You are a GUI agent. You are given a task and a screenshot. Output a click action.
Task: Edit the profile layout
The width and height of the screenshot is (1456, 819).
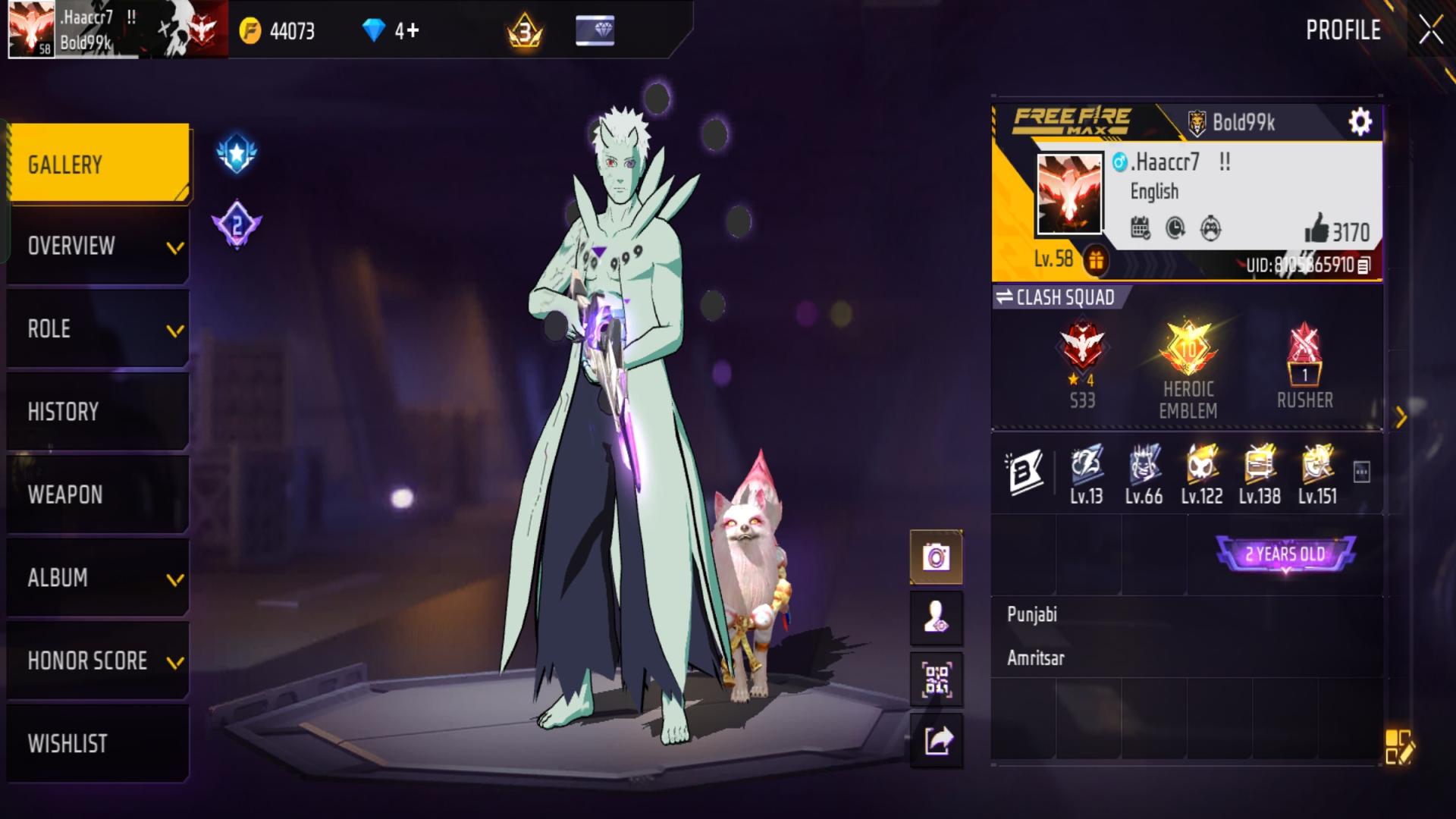[x=1398, y=746]
